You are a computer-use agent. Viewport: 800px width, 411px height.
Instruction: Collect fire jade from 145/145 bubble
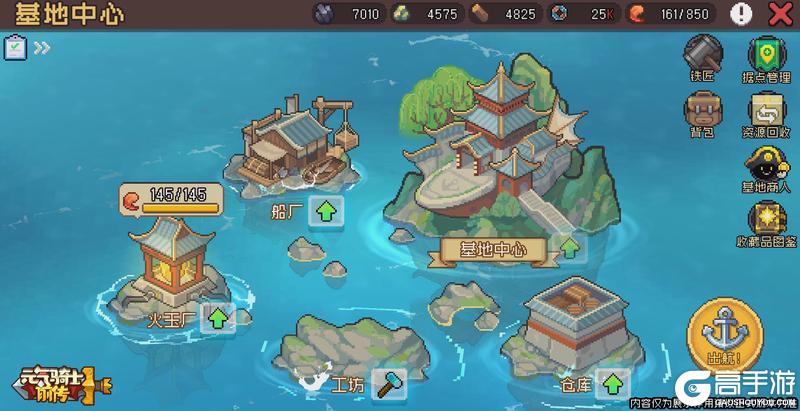click(170, 199)
